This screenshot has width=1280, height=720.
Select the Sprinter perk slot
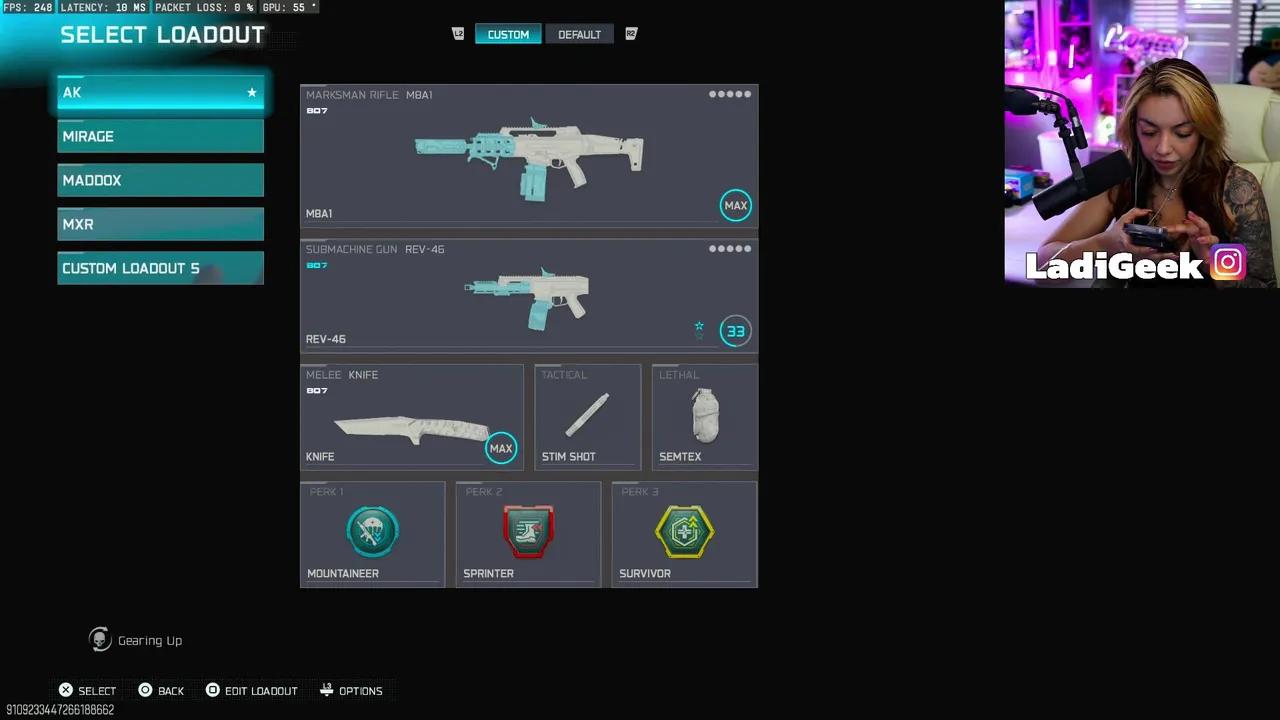pyautogui.click(x=528, y=534)
